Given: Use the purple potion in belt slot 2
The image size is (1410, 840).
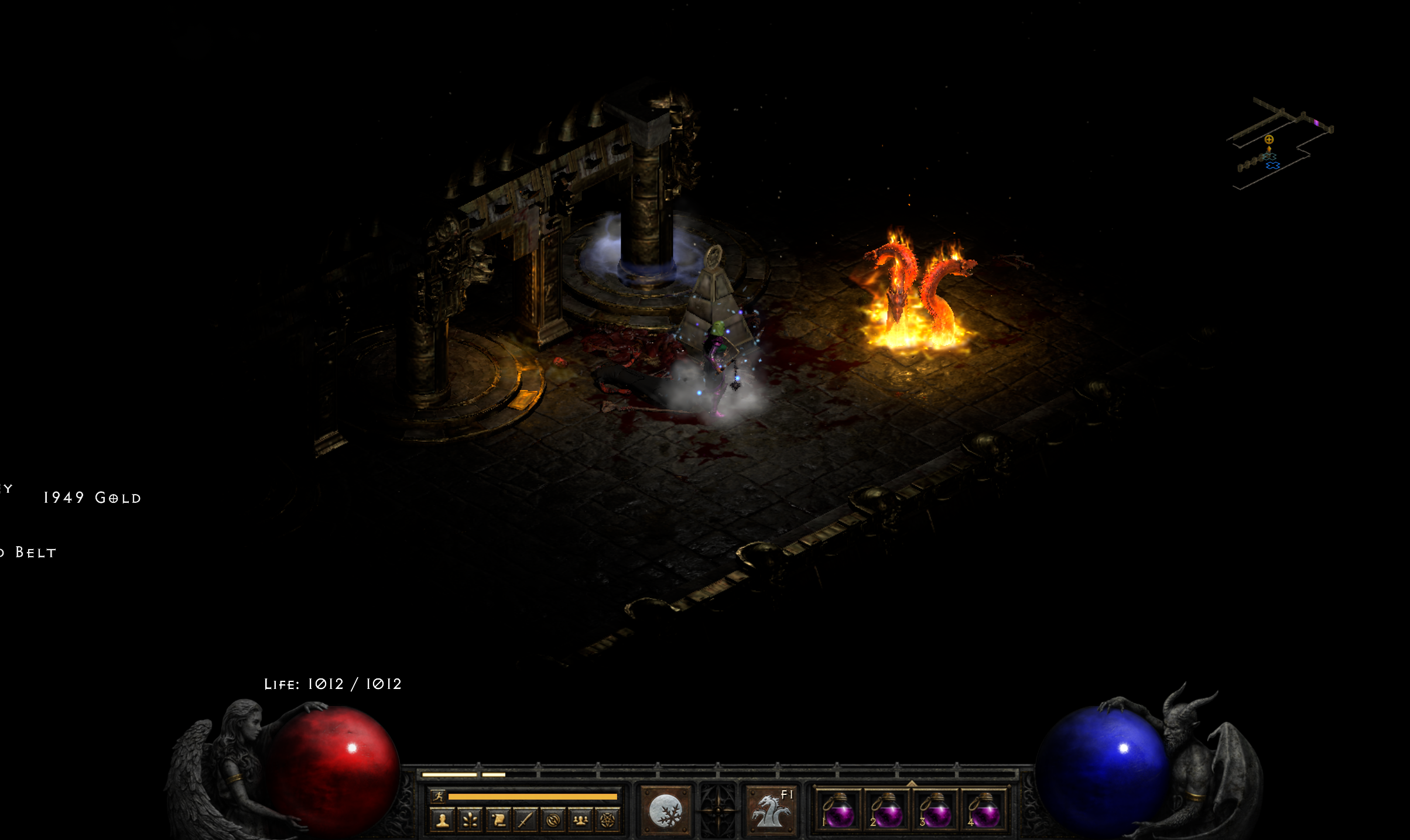Looking at the screenshot, I should point(887,812).
